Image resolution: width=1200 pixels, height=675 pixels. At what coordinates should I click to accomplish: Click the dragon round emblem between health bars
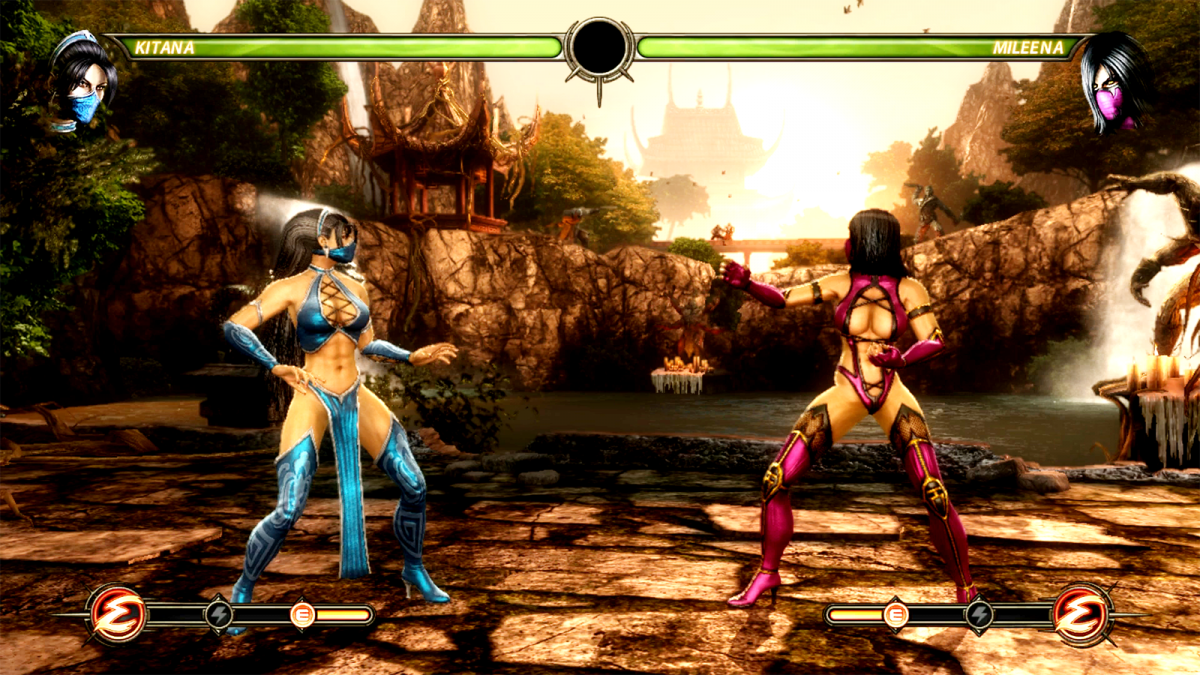(599, 48)
